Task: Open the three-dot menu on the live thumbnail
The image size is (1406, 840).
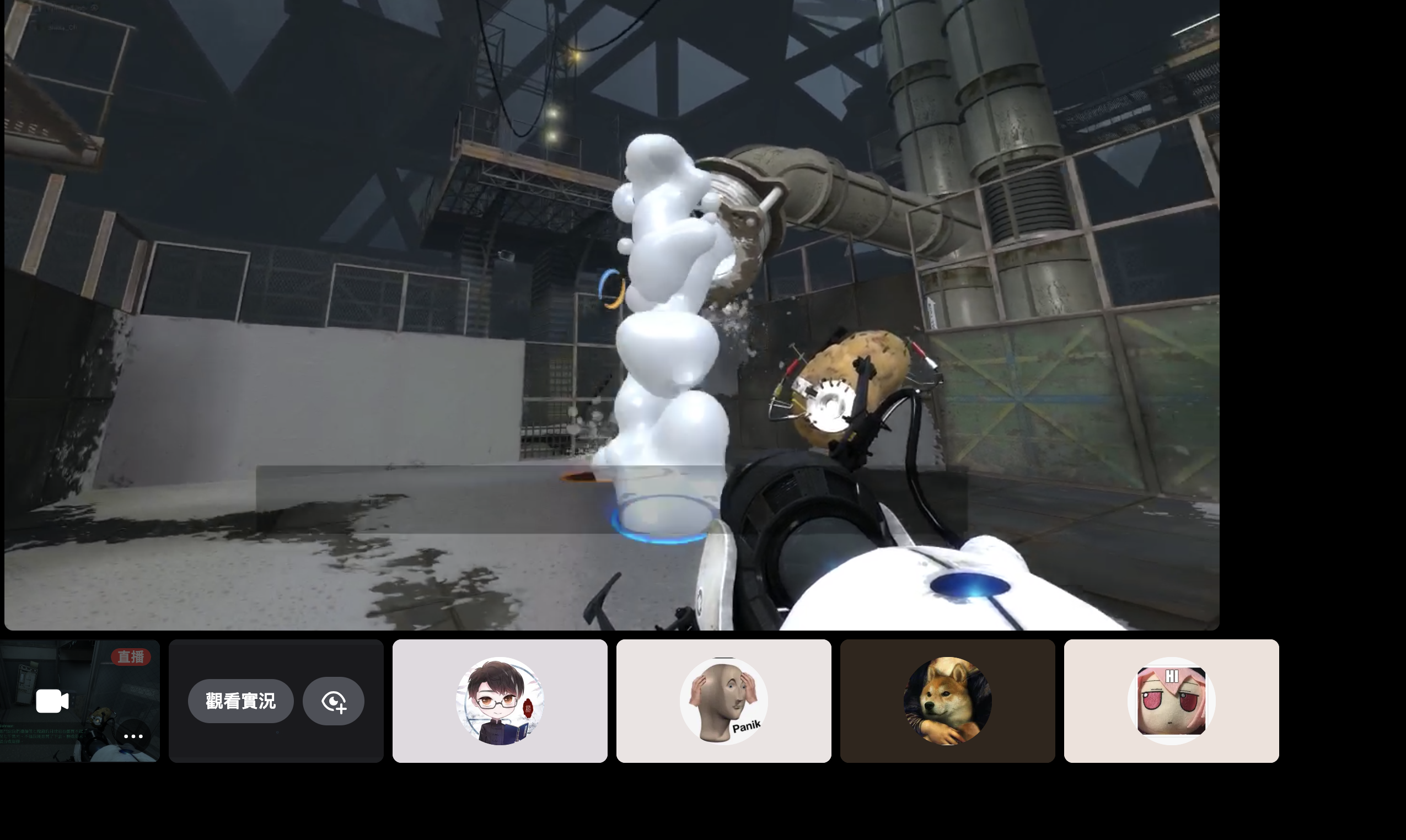Action: coord(133,736)
